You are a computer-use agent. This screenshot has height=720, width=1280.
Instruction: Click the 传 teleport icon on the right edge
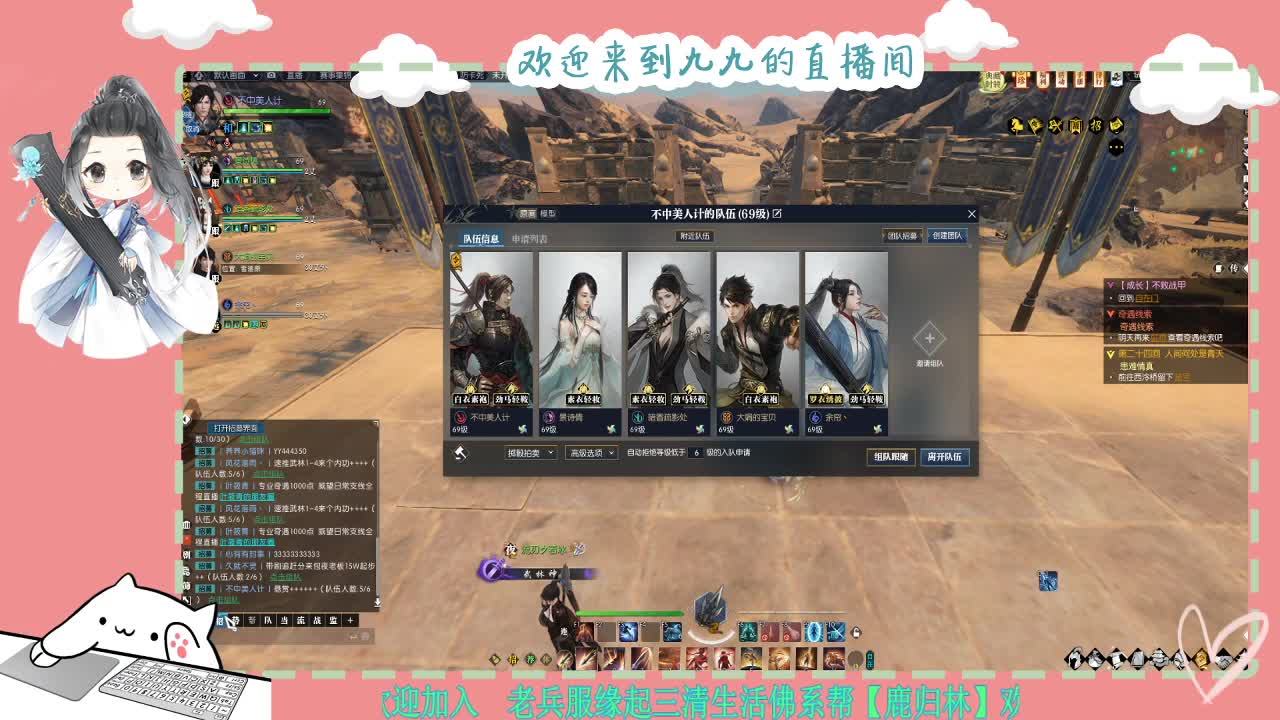[1234, 268]
